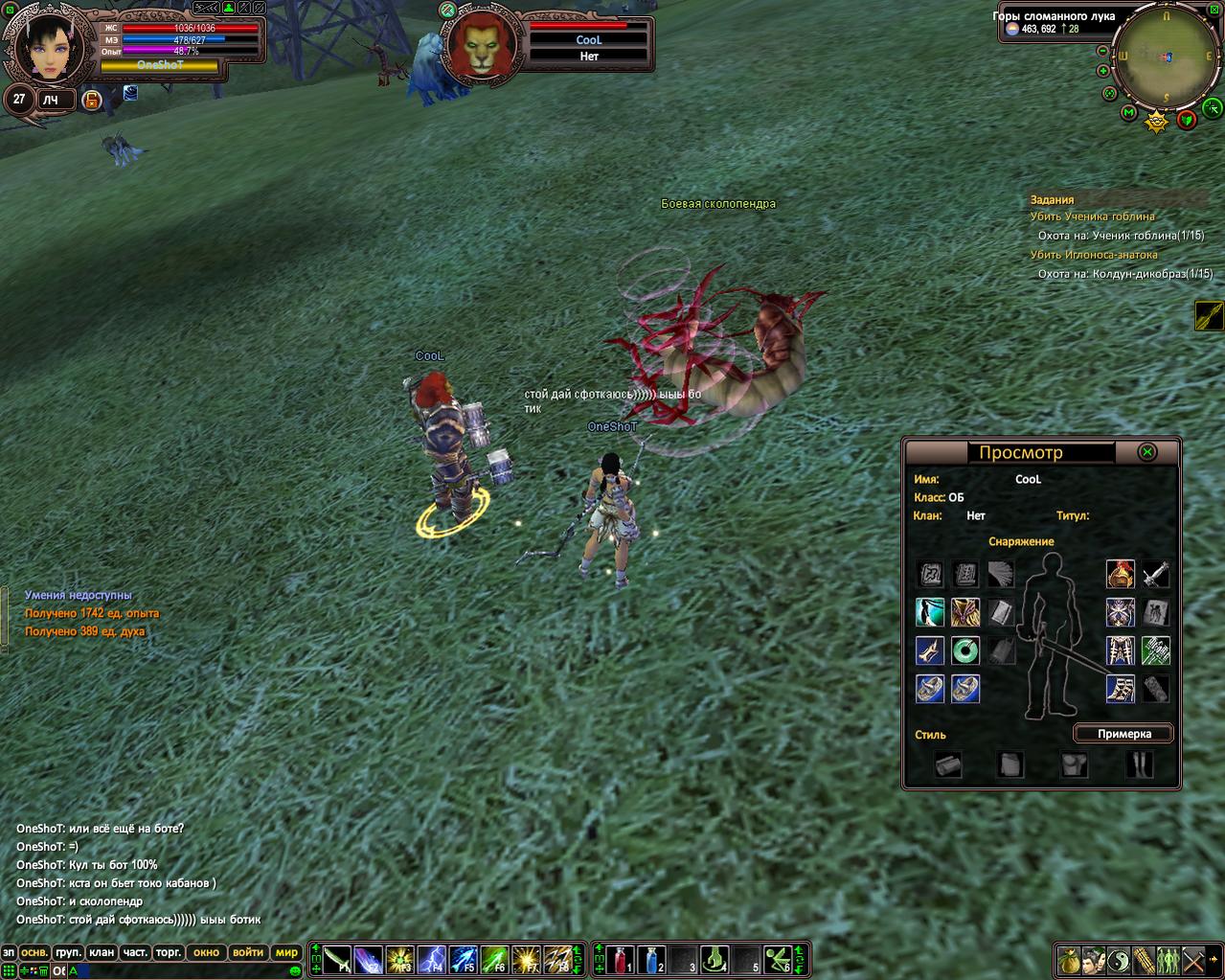Viewport: 1225px width, 980px height.
Task: Click the Примерка button
Action: pyautogui.click(x=1123, y=734)
